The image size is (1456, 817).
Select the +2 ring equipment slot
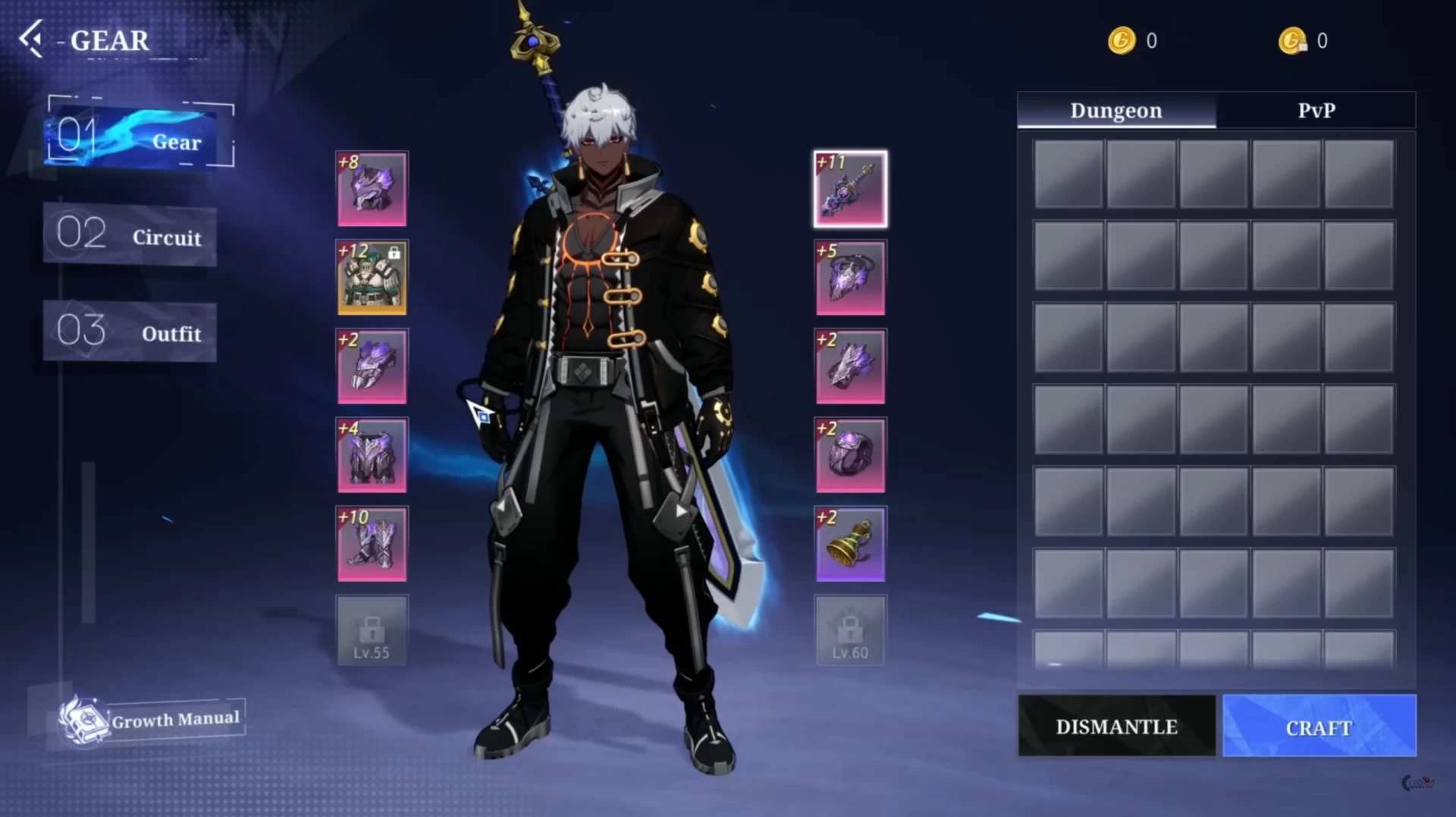(850, 455)
